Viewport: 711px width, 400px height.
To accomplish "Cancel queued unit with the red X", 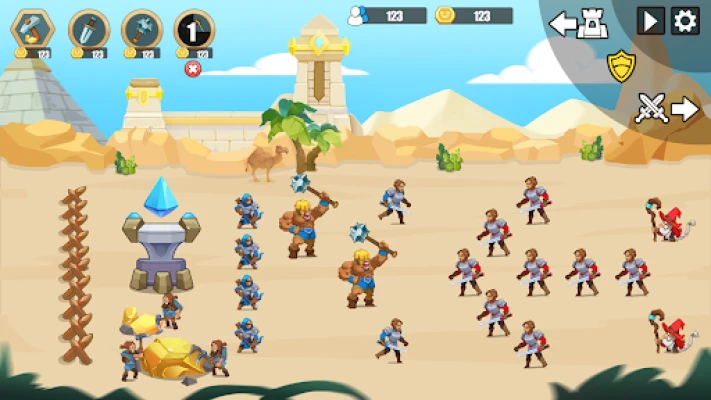I will 193,68.
